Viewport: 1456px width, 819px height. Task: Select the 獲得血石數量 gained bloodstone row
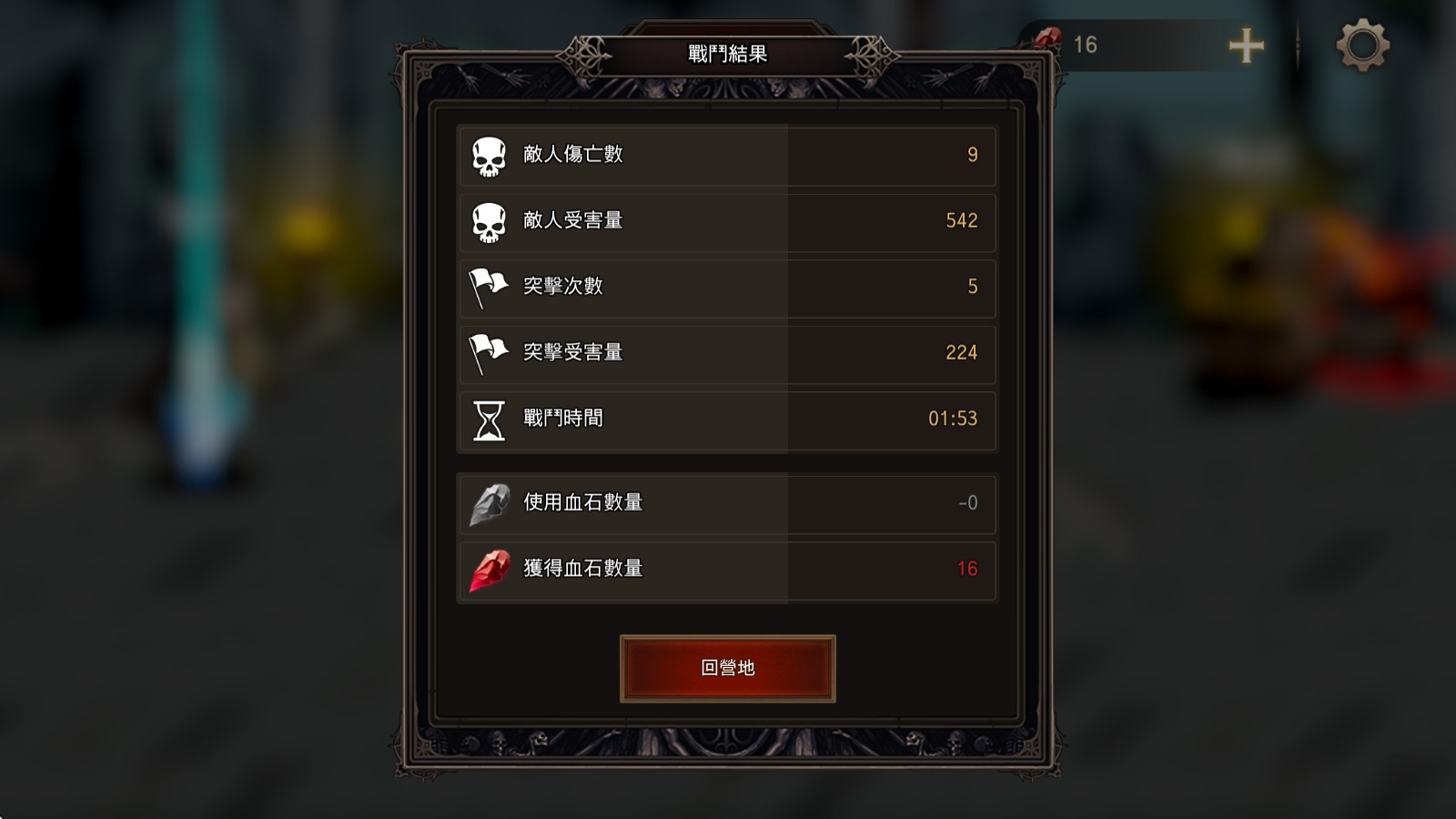coord(727,570)
